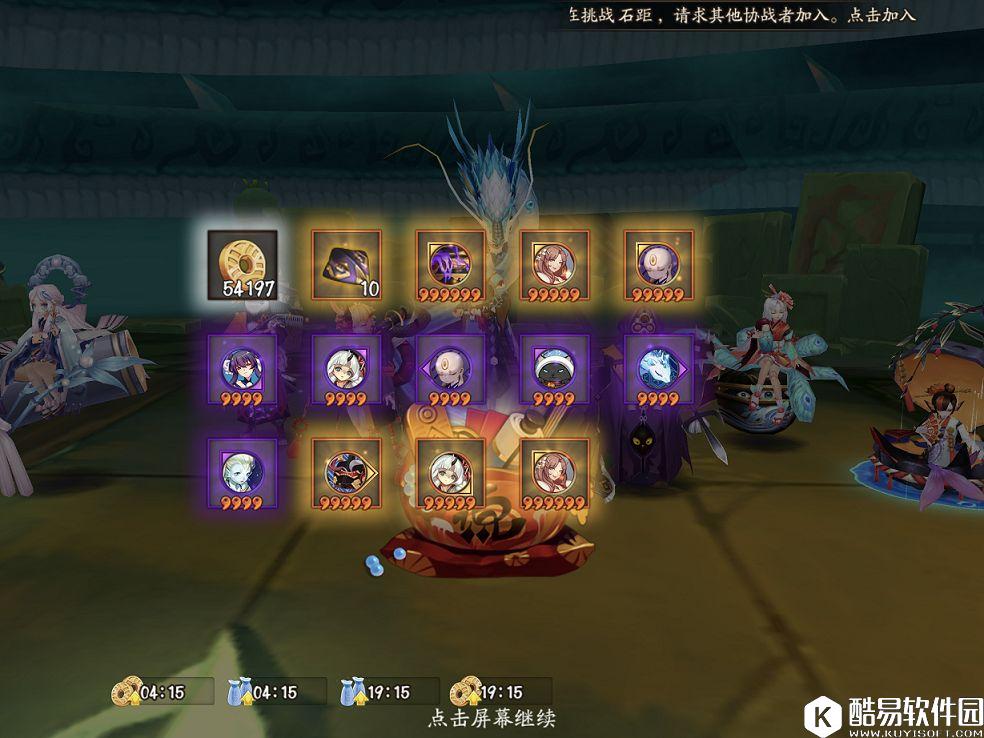Select the gold coin reward showing 54197

241,263
